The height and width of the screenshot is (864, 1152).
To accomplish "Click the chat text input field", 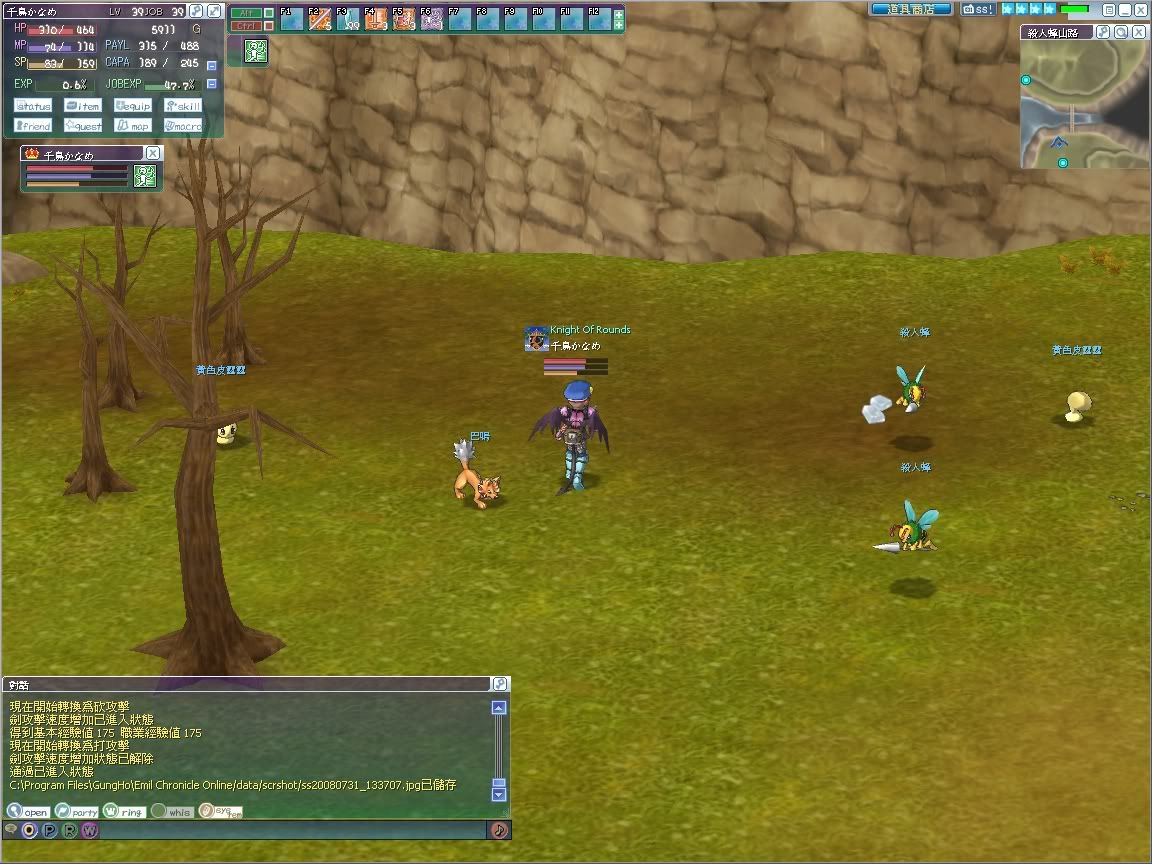I will (x=290, y=830).
